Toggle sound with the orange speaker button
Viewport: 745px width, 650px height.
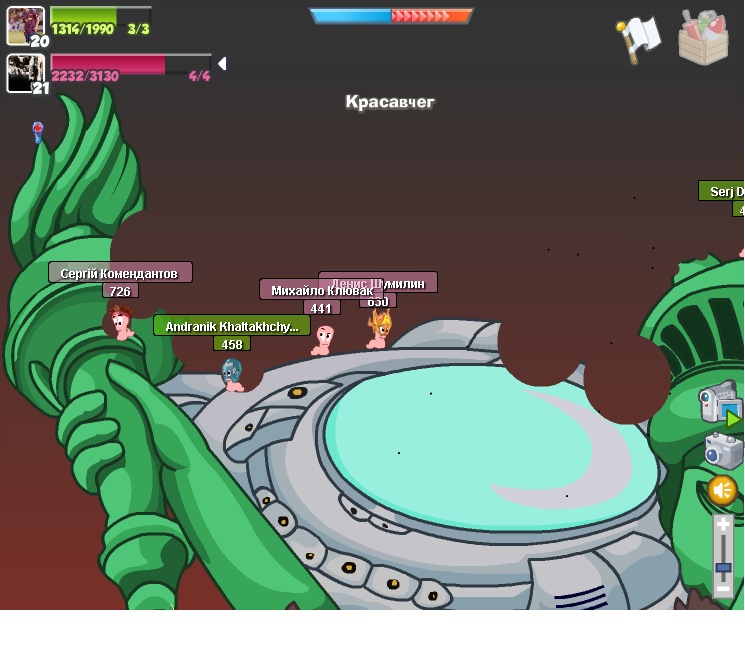coord(722,490)
